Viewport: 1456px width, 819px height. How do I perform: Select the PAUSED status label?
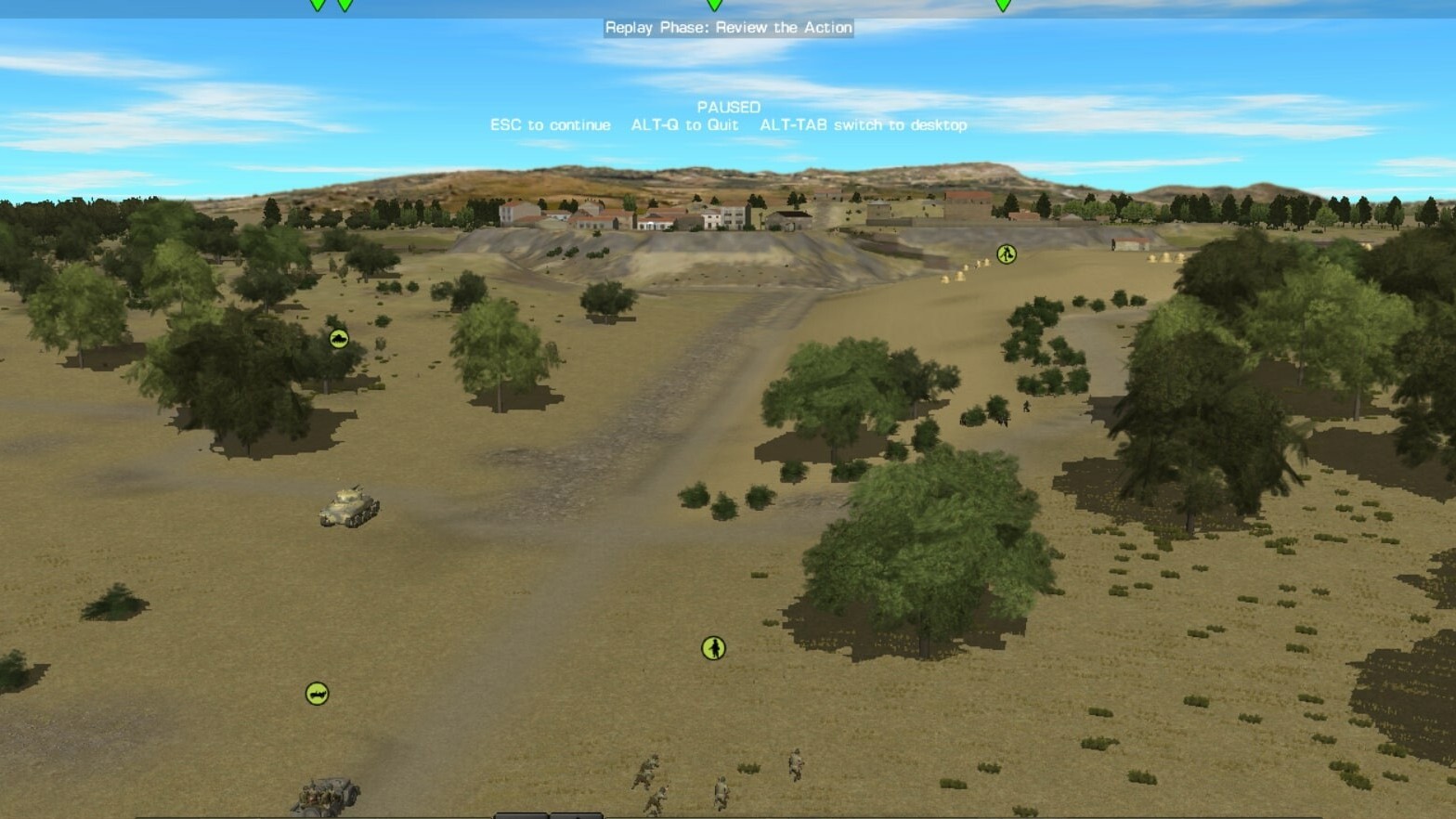click(730, 107)
